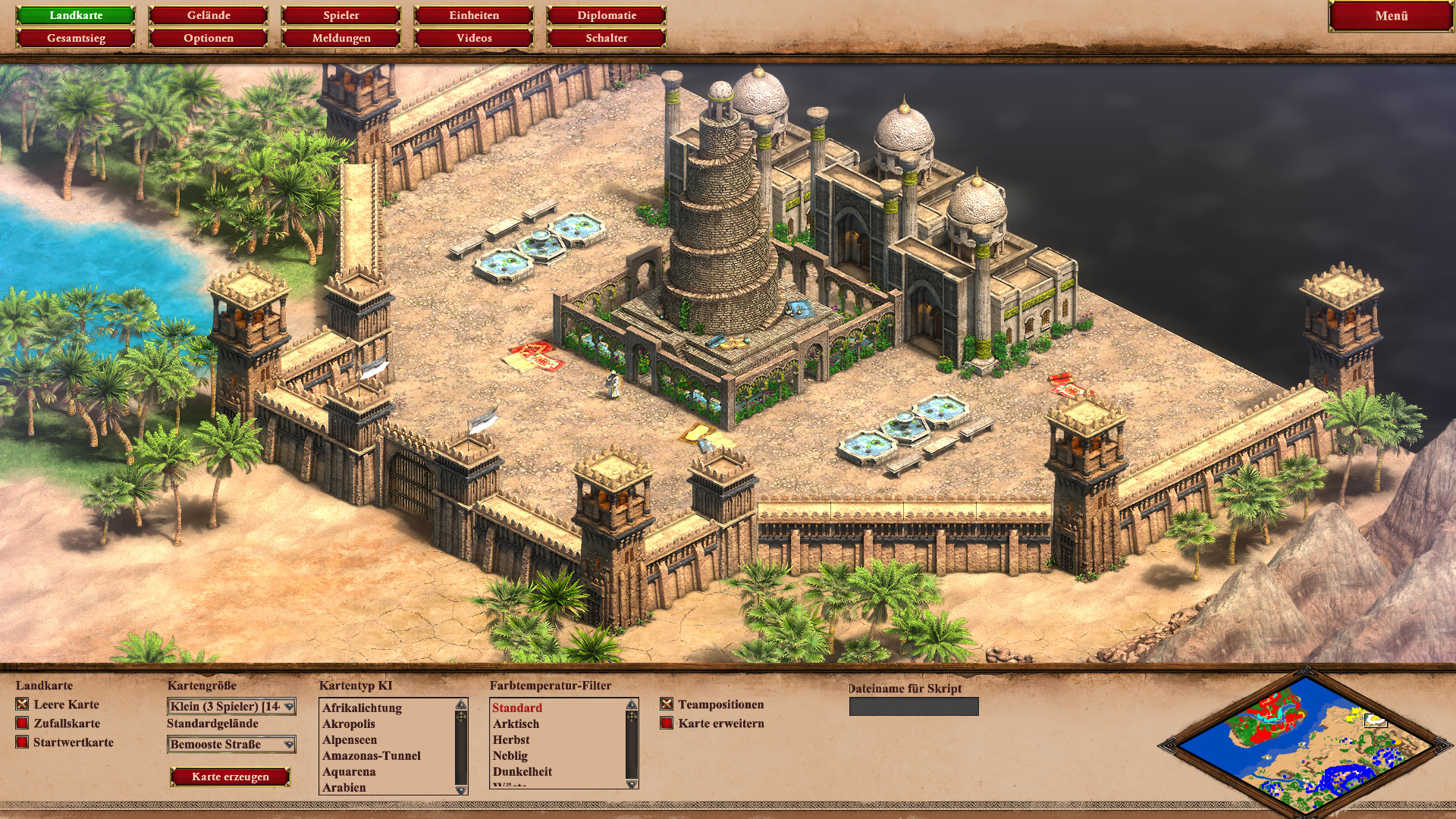This screenshot has width=1456, height=819.
Task: Select the Einheiten tab
Action: click(x=474, y=15)
